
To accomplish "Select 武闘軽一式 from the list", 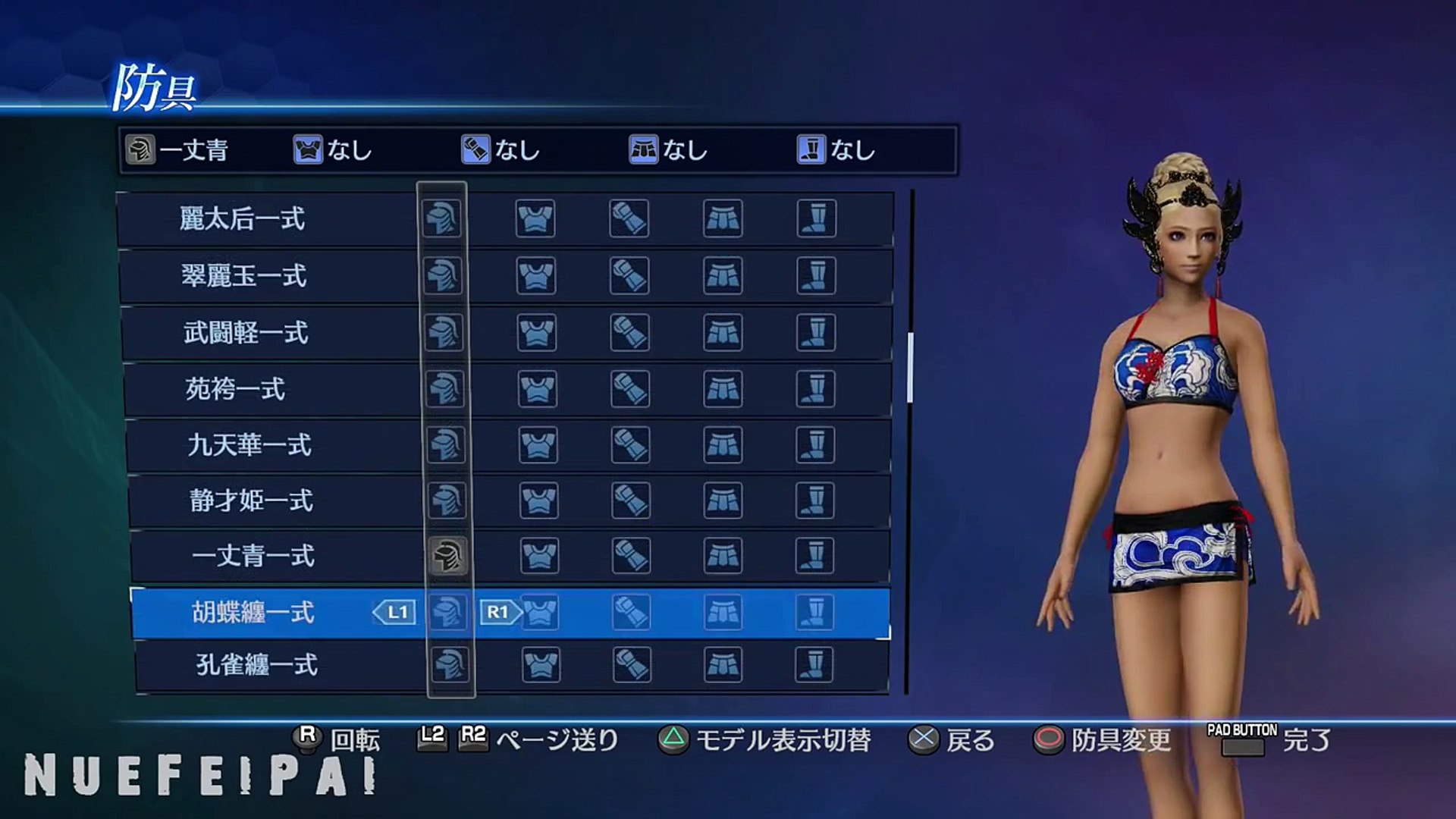I will [x=246, y=333].
